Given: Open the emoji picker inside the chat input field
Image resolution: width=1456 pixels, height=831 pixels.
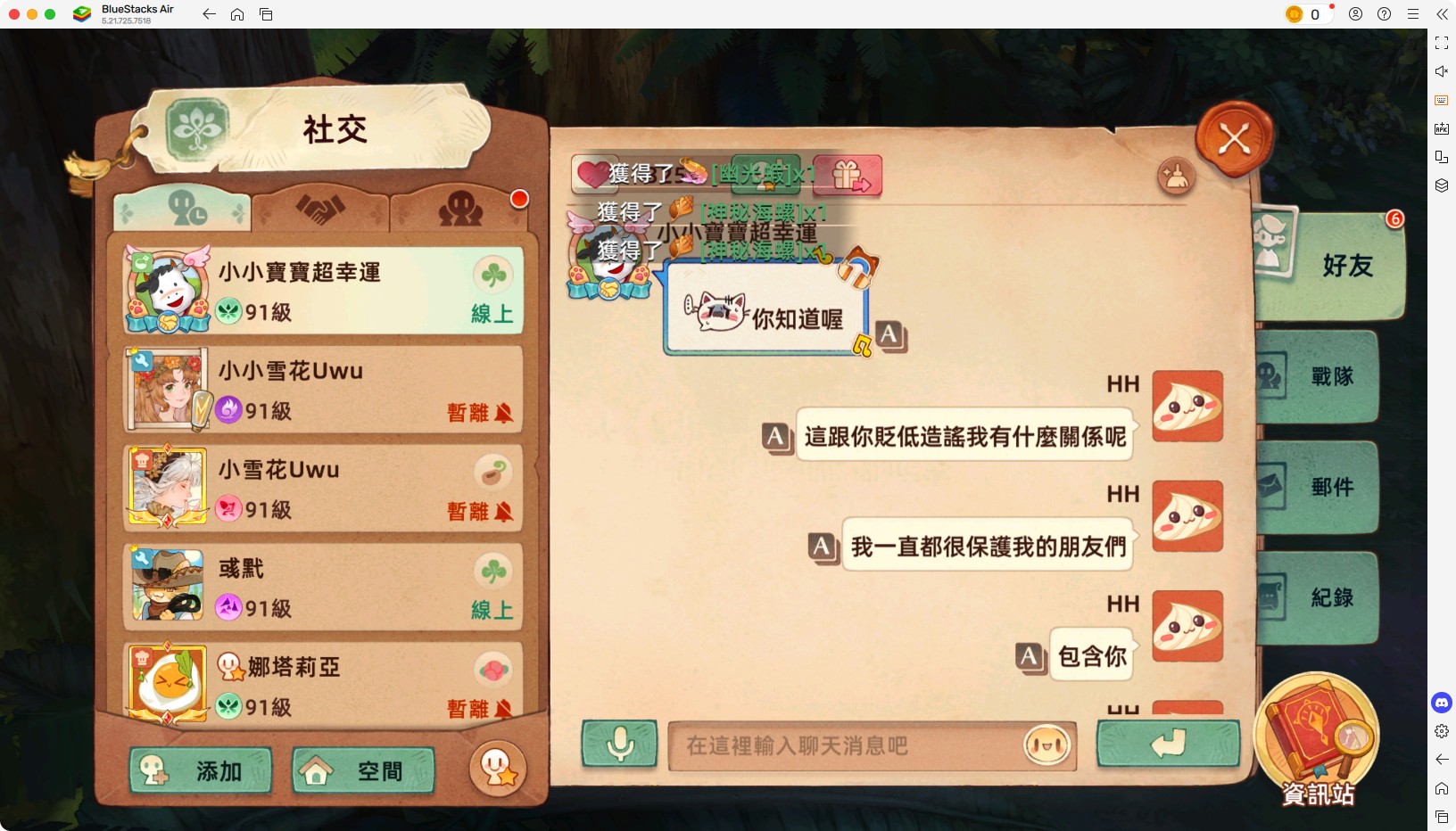Looking at the screenshot, I should coord(1047,747).
